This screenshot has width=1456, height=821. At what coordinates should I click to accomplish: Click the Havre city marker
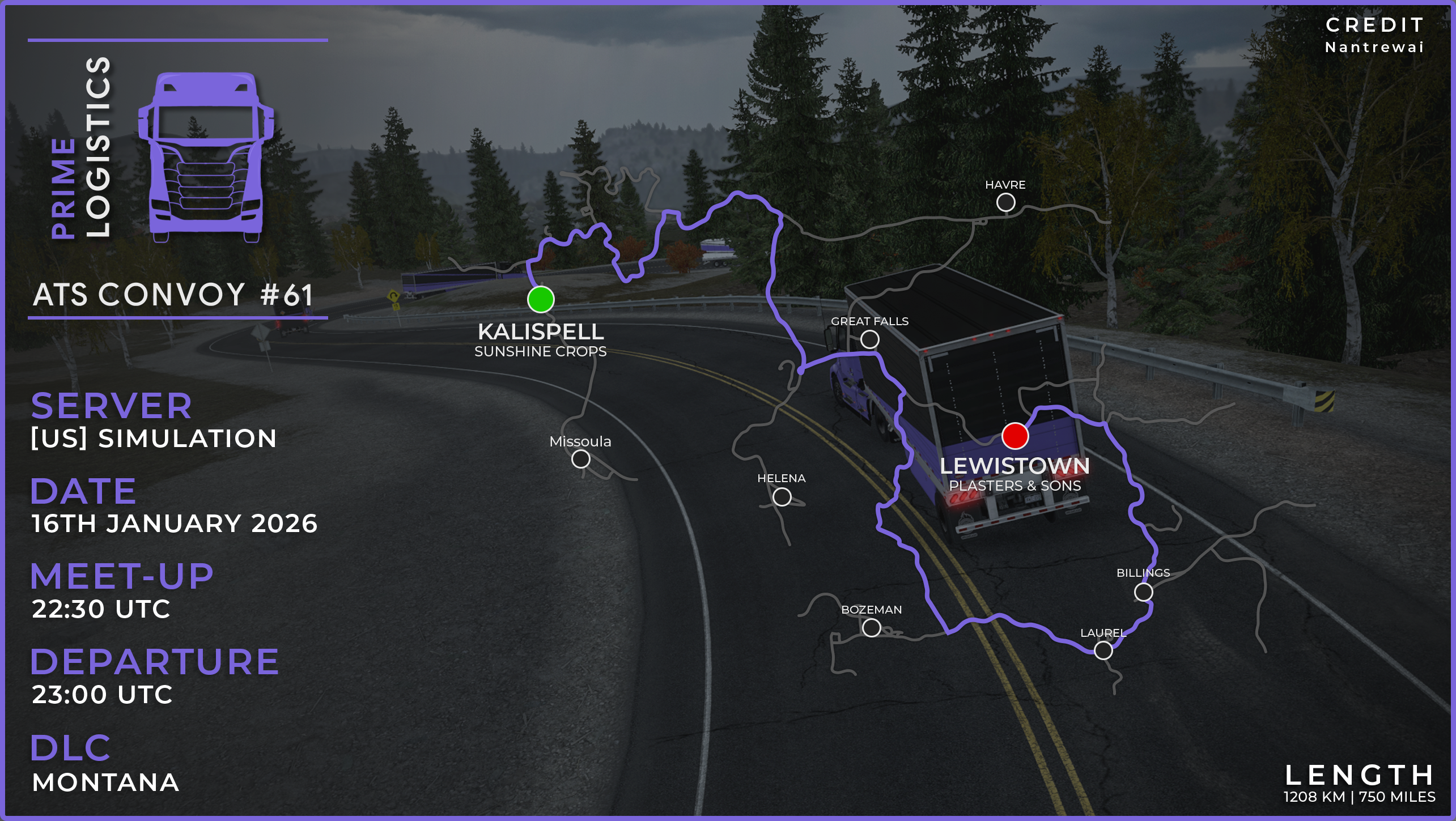coord(1005,202)
